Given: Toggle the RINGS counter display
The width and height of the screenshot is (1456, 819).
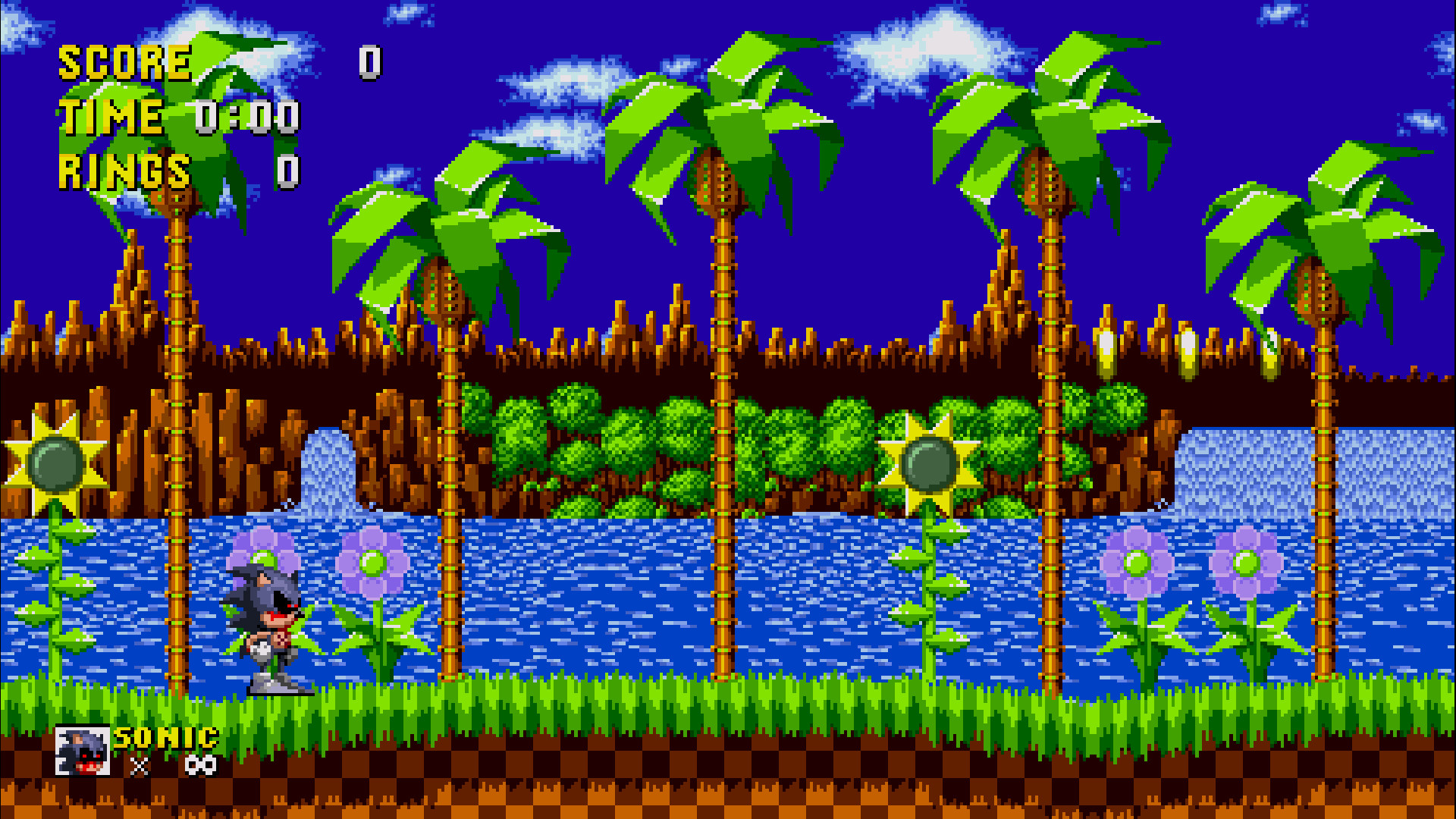Looking at the screenshot, I should click(x=125, y=171).
